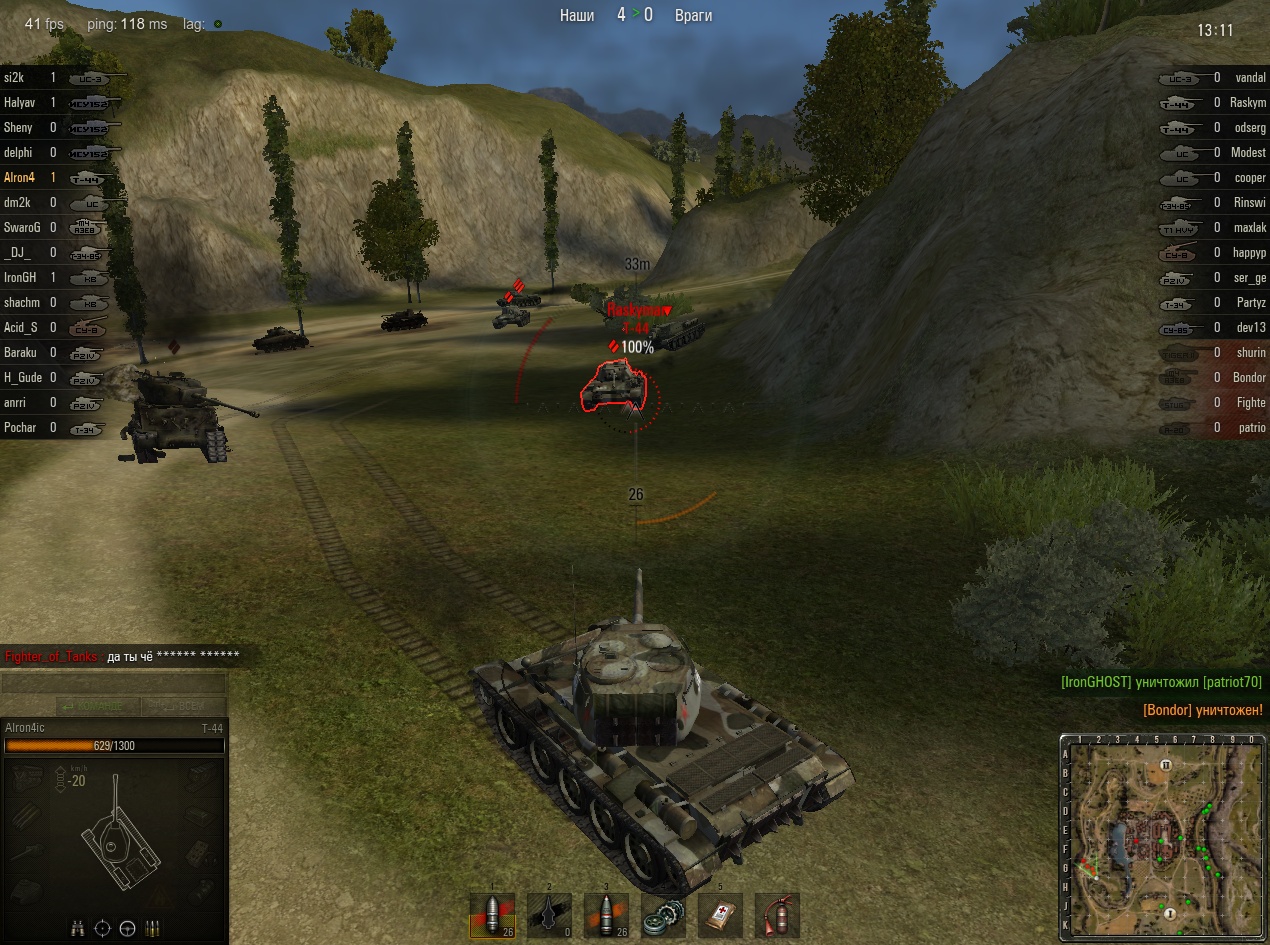Click the binoculars icon in damage panel
Viewport: 1270px width, 945px height.
point(78,928)
